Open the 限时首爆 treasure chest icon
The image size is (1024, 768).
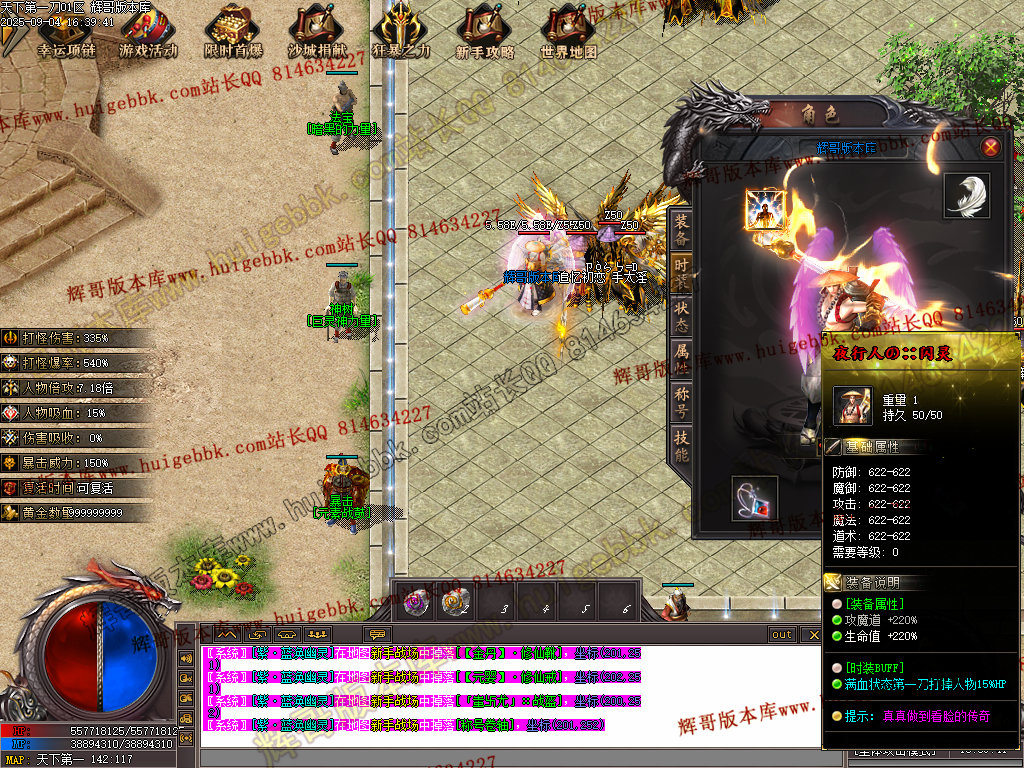coord(233,32)
